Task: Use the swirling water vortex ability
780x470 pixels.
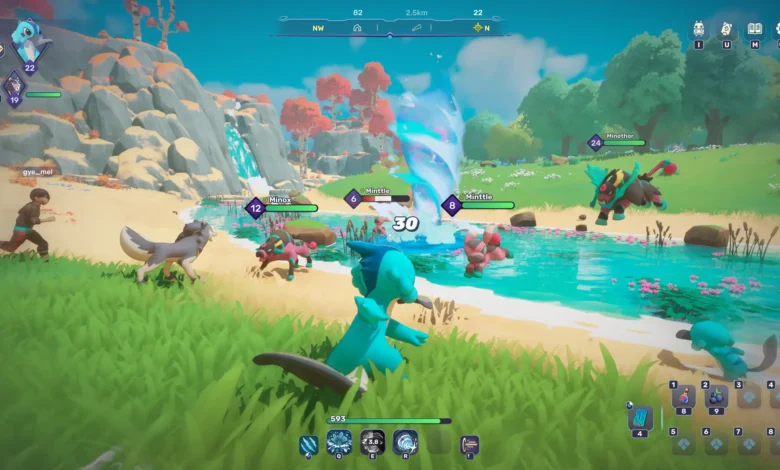Action: (405, 442)
